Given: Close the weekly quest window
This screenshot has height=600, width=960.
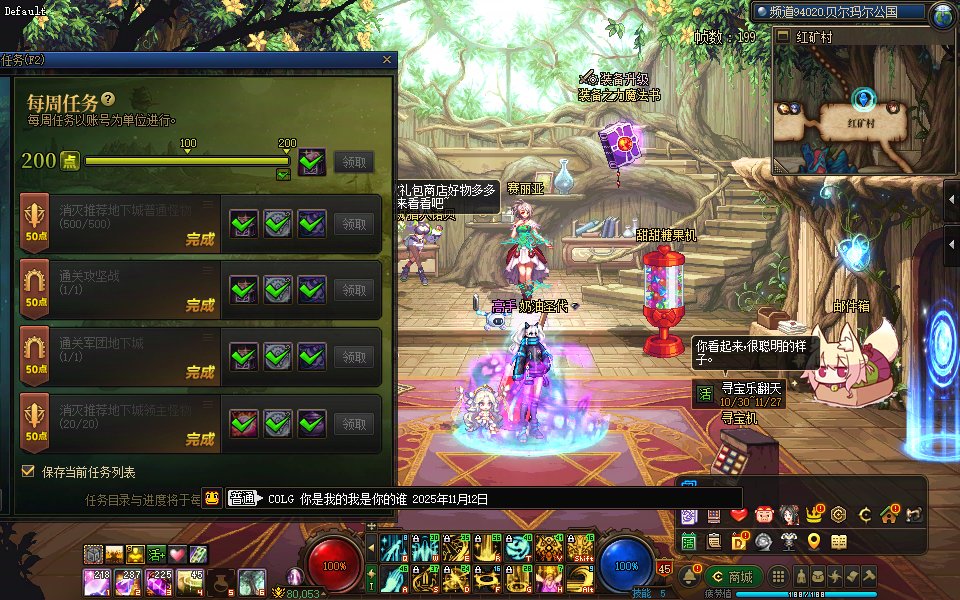Looking at the screenshot, I should pyautogui.click(x=387, y=61).
